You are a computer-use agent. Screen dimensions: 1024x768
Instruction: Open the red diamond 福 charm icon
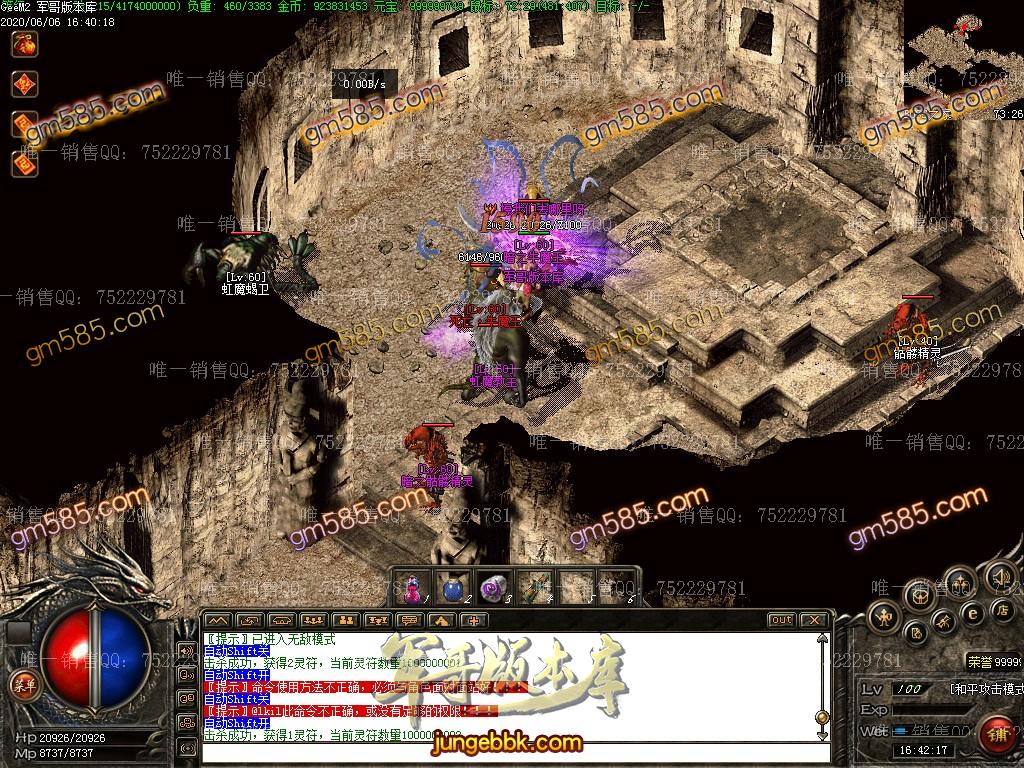24,84
